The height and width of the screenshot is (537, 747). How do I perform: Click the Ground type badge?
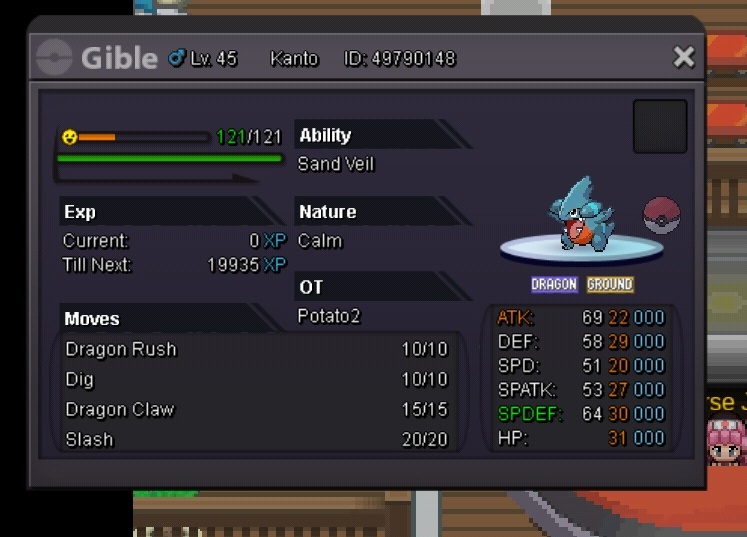610,285
